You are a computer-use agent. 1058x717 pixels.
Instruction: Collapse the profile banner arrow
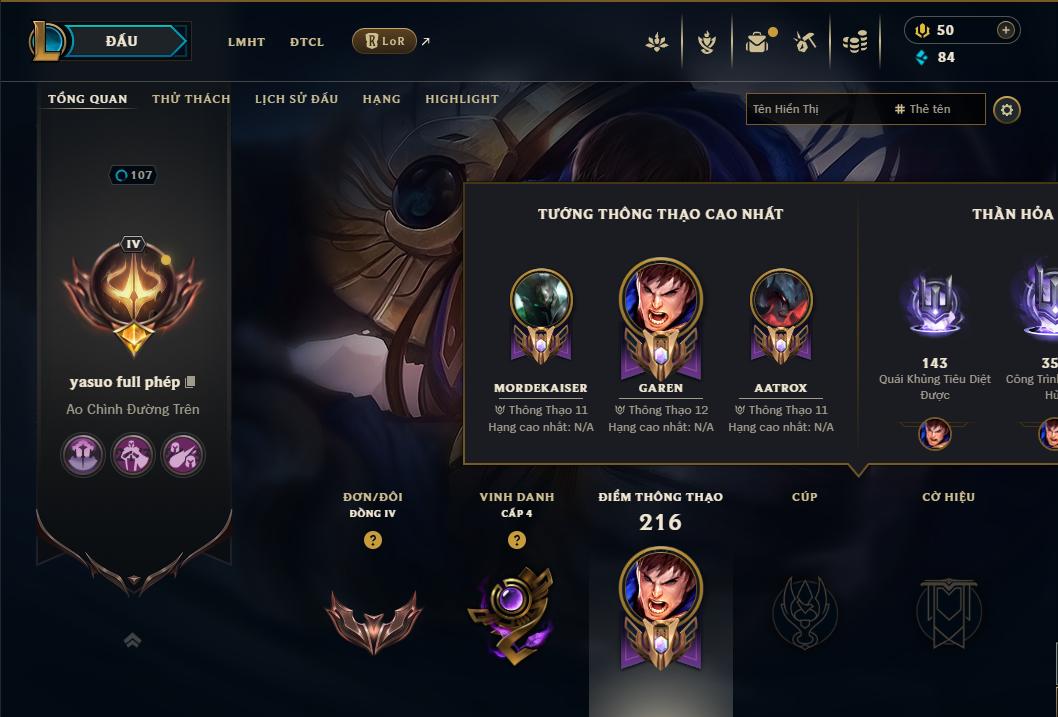tap(132, 640)
